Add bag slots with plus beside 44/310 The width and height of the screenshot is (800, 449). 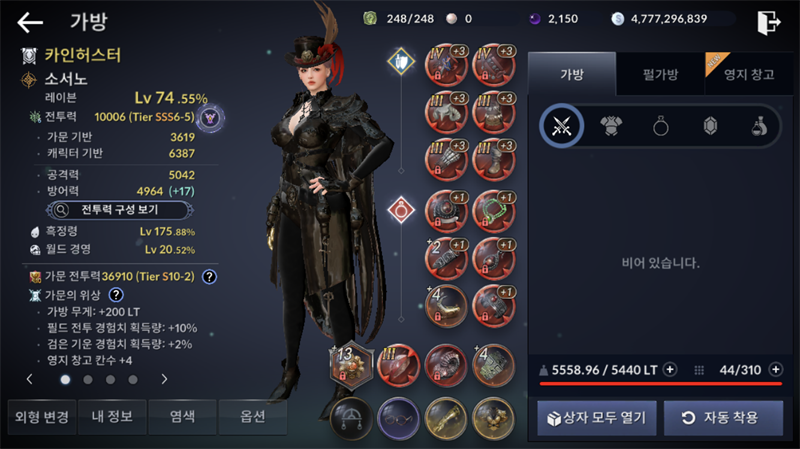tap(775, 369)
